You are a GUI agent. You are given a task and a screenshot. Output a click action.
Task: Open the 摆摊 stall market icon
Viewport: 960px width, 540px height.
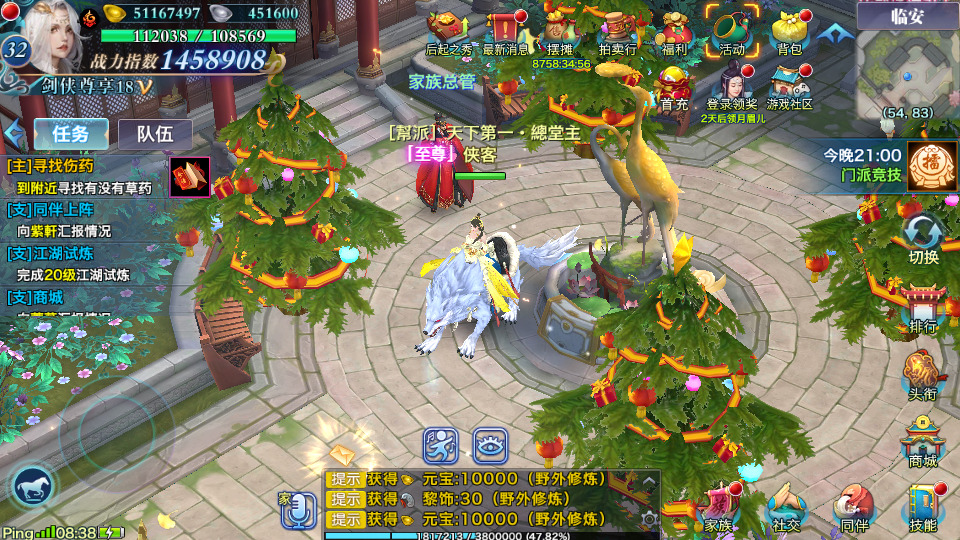click(561, 33)
